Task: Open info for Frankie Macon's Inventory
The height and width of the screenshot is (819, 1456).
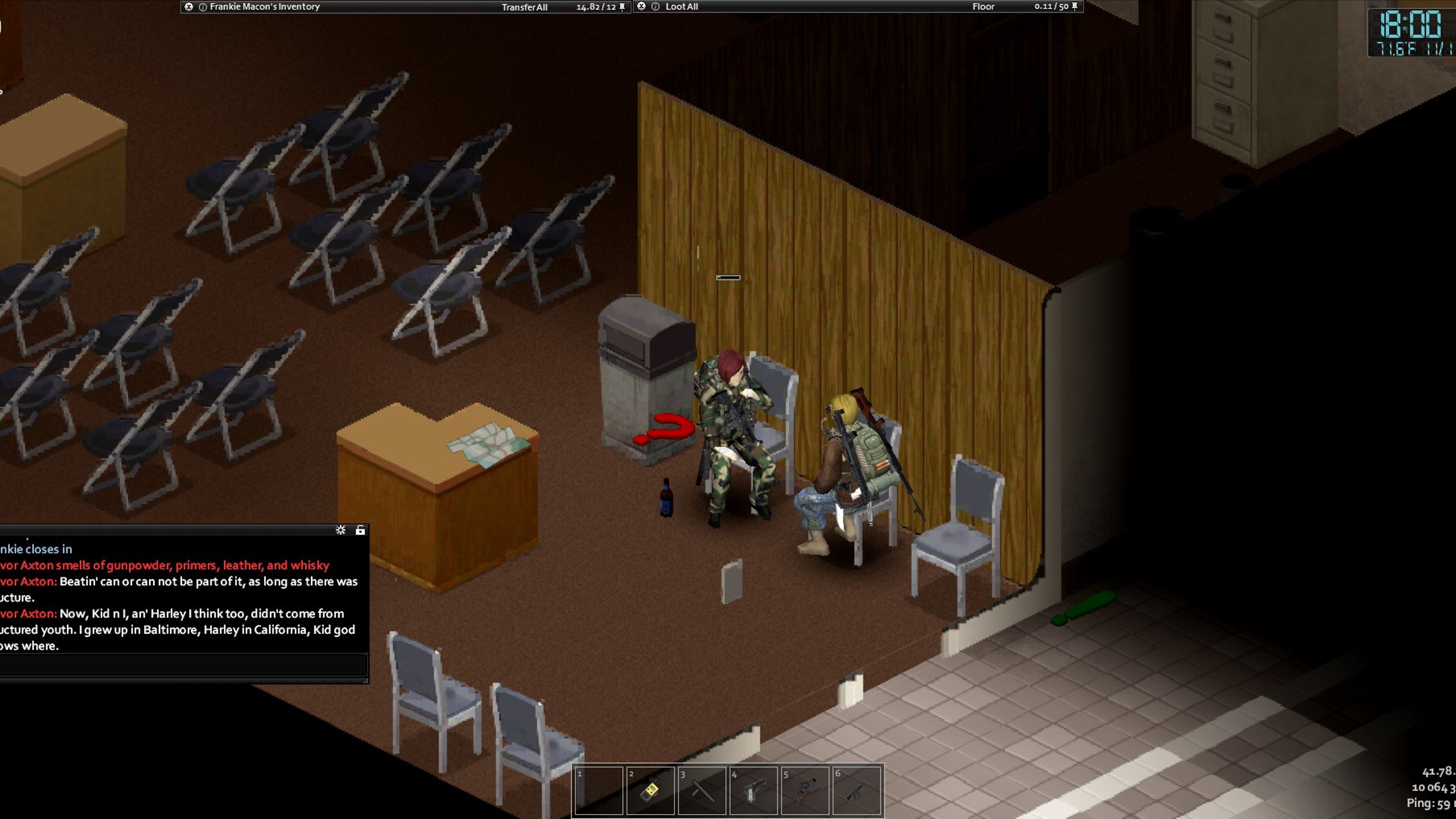Action: tap(202, 7)
